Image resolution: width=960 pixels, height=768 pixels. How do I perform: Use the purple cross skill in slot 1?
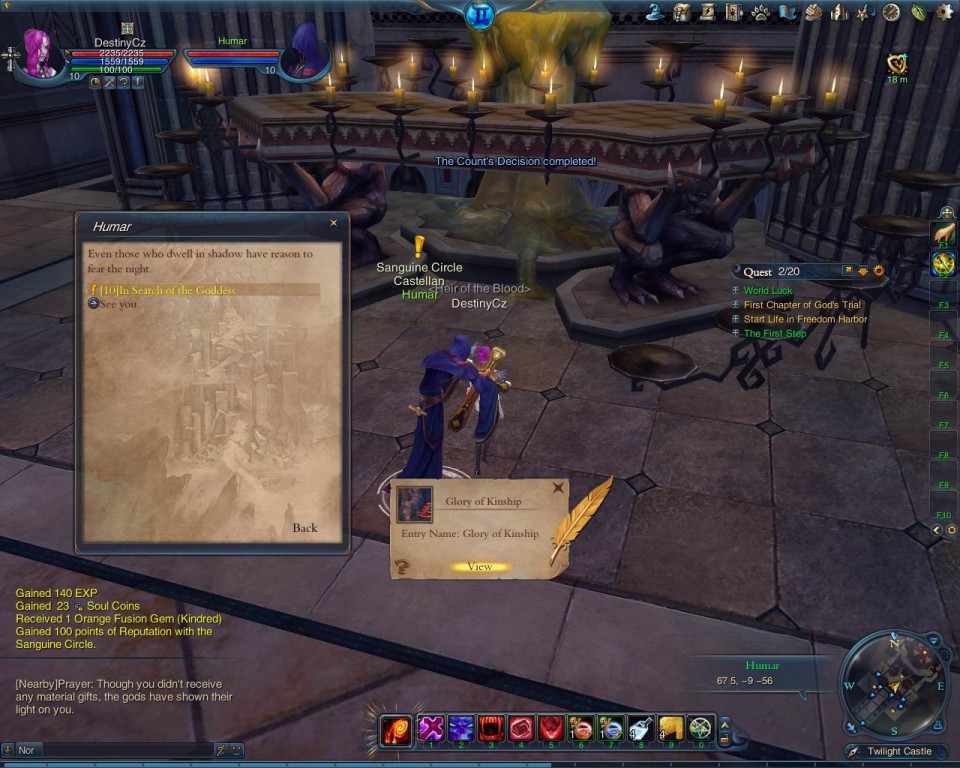[431, 728]
